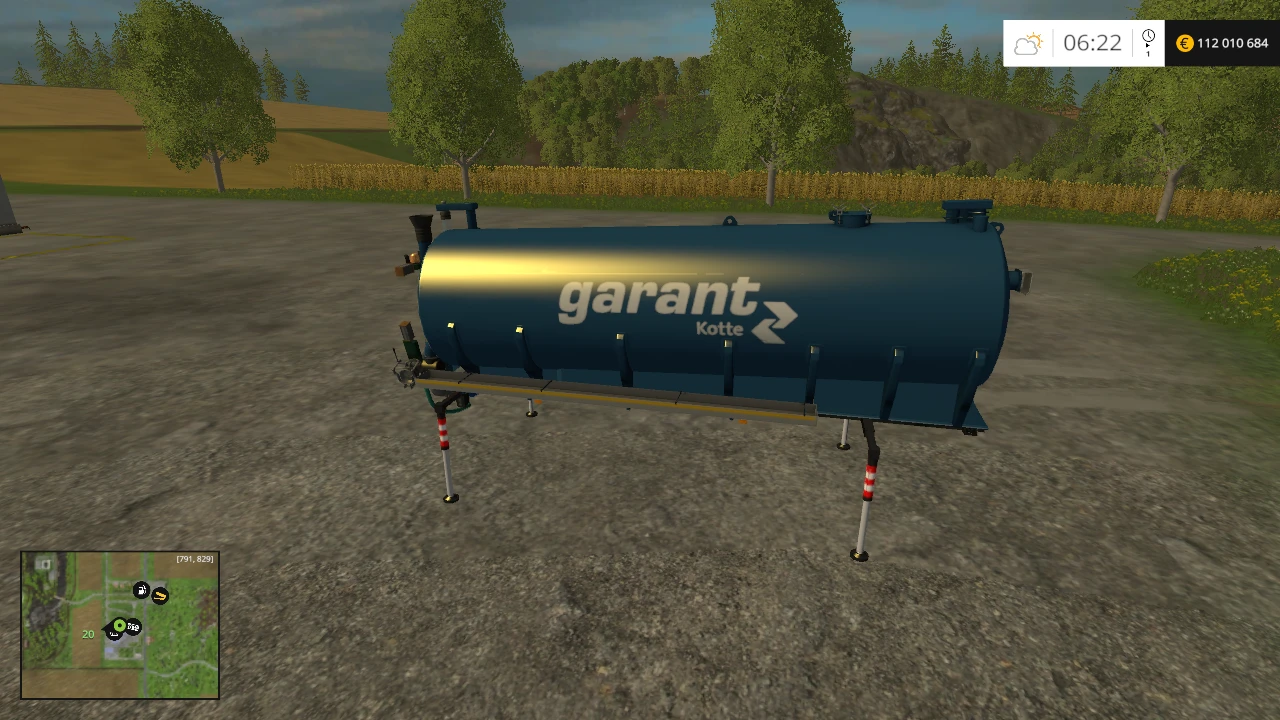Open the HUD info bar showing 06:22

[1095, 42]
